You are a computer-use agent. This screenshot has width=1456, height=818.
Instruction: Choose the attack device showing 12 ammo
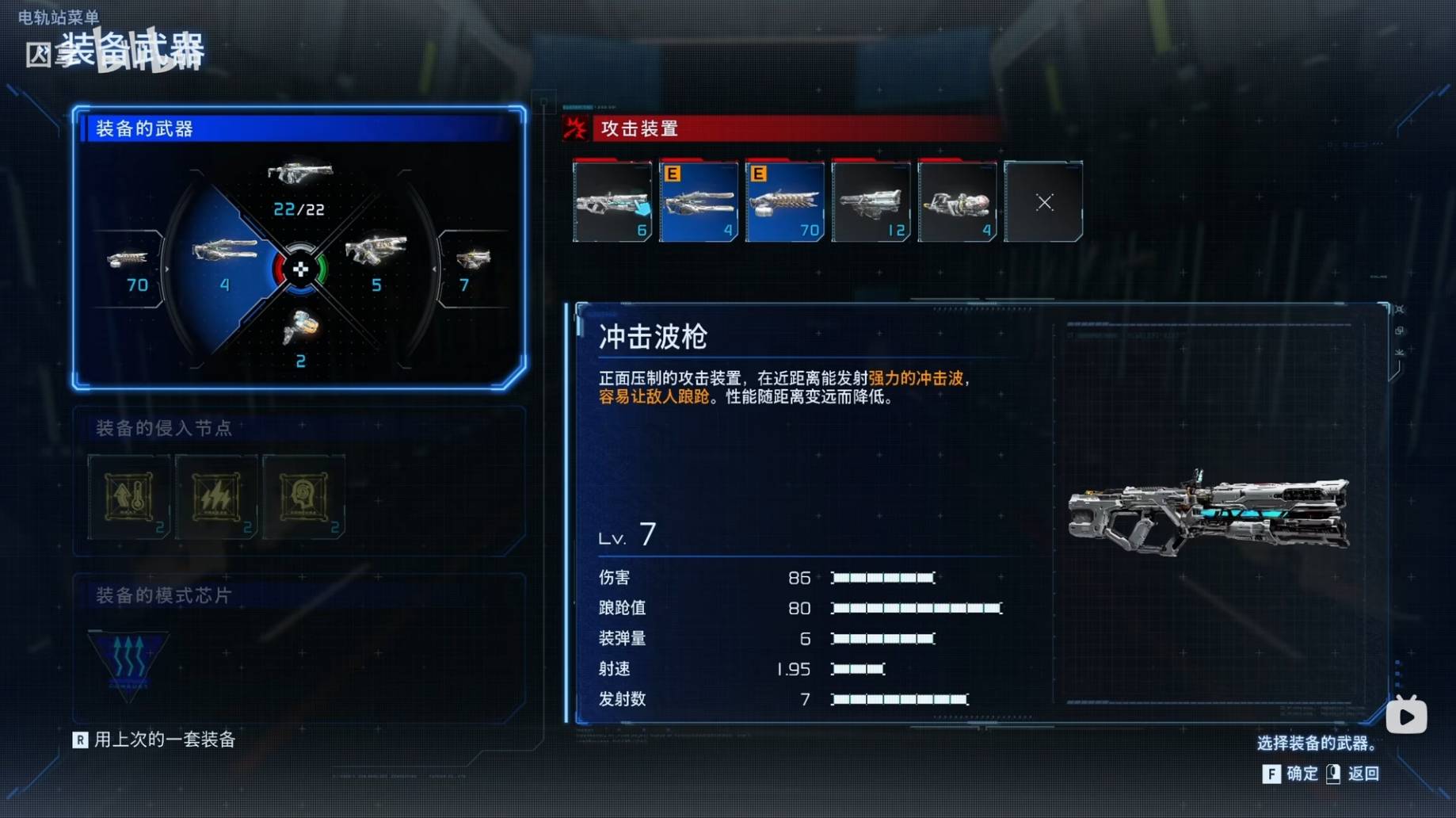point(871,202)
